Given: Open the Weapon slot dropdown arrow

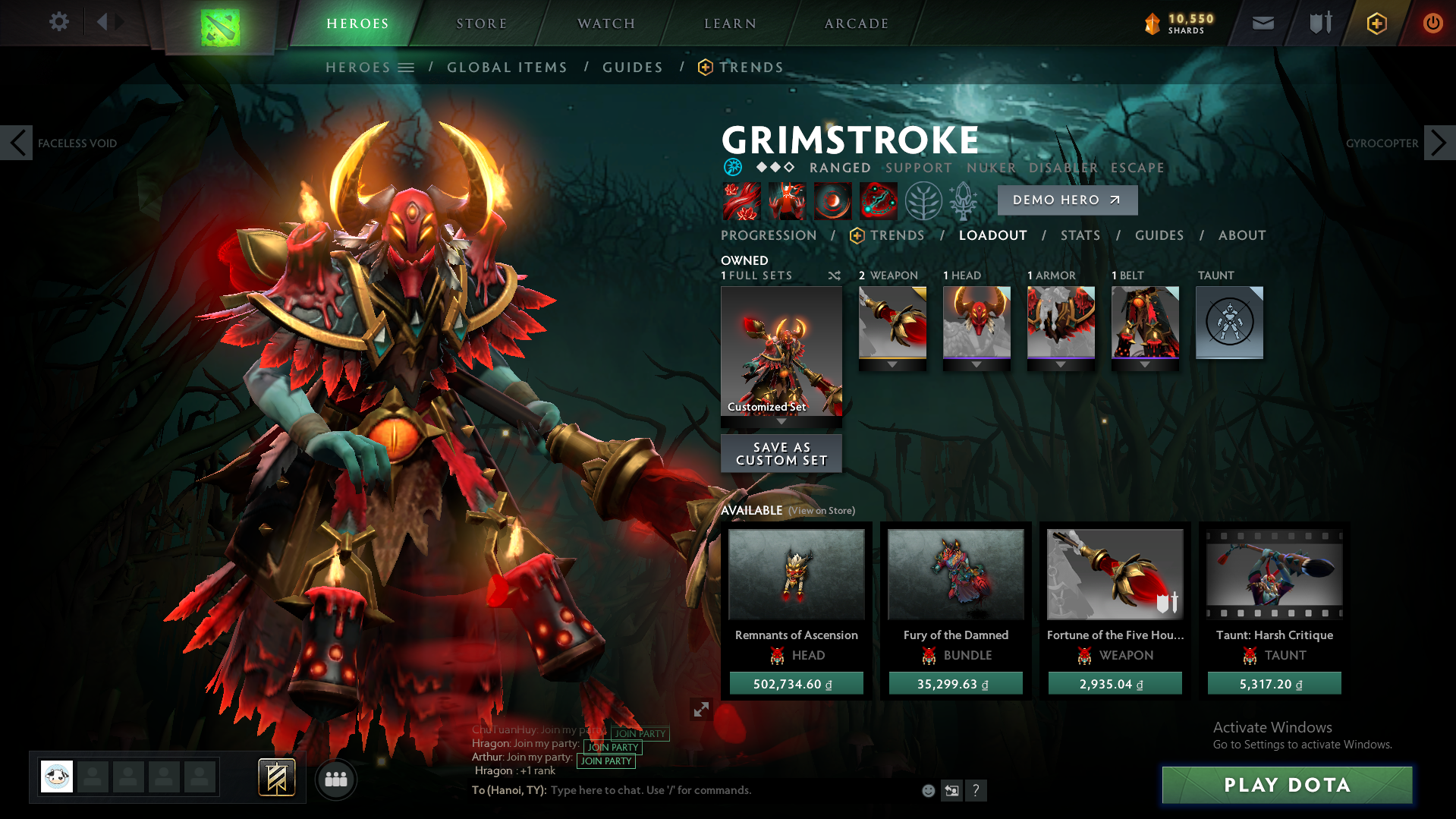Looking at the screenshot, I should 892,364.
